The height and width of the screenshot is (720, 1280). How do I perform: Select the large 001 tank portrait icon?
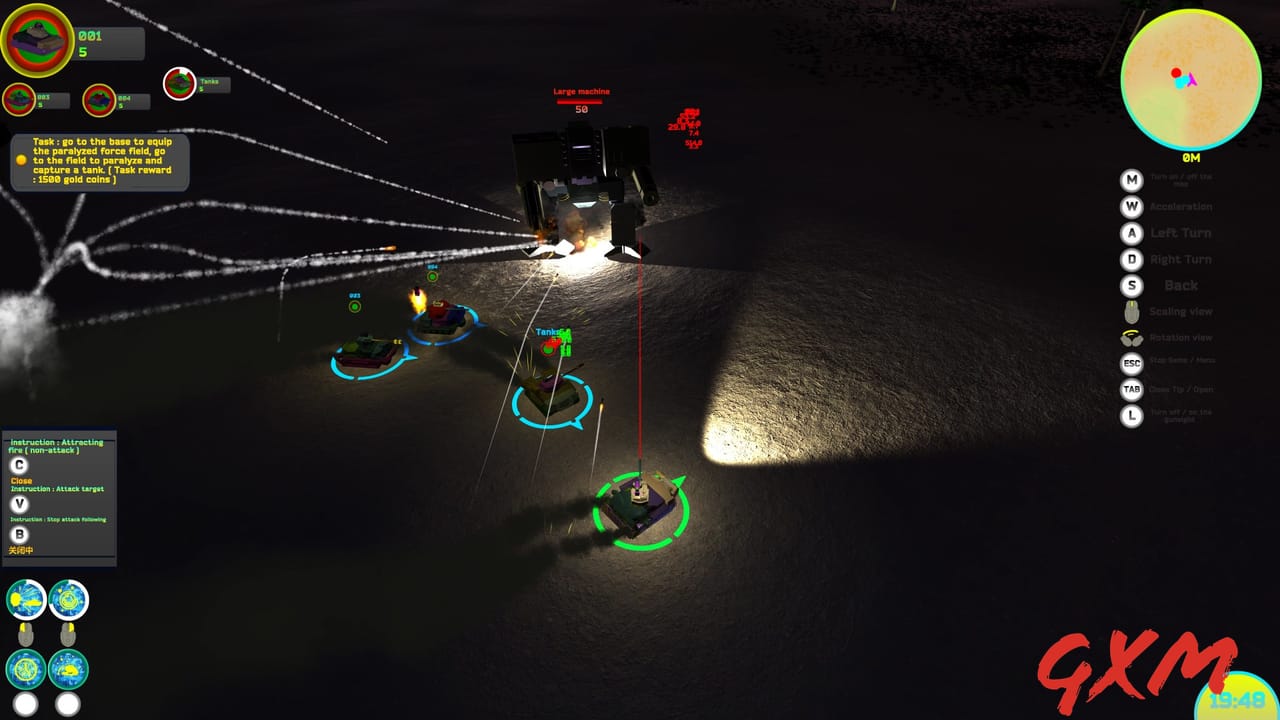point(38,40)
